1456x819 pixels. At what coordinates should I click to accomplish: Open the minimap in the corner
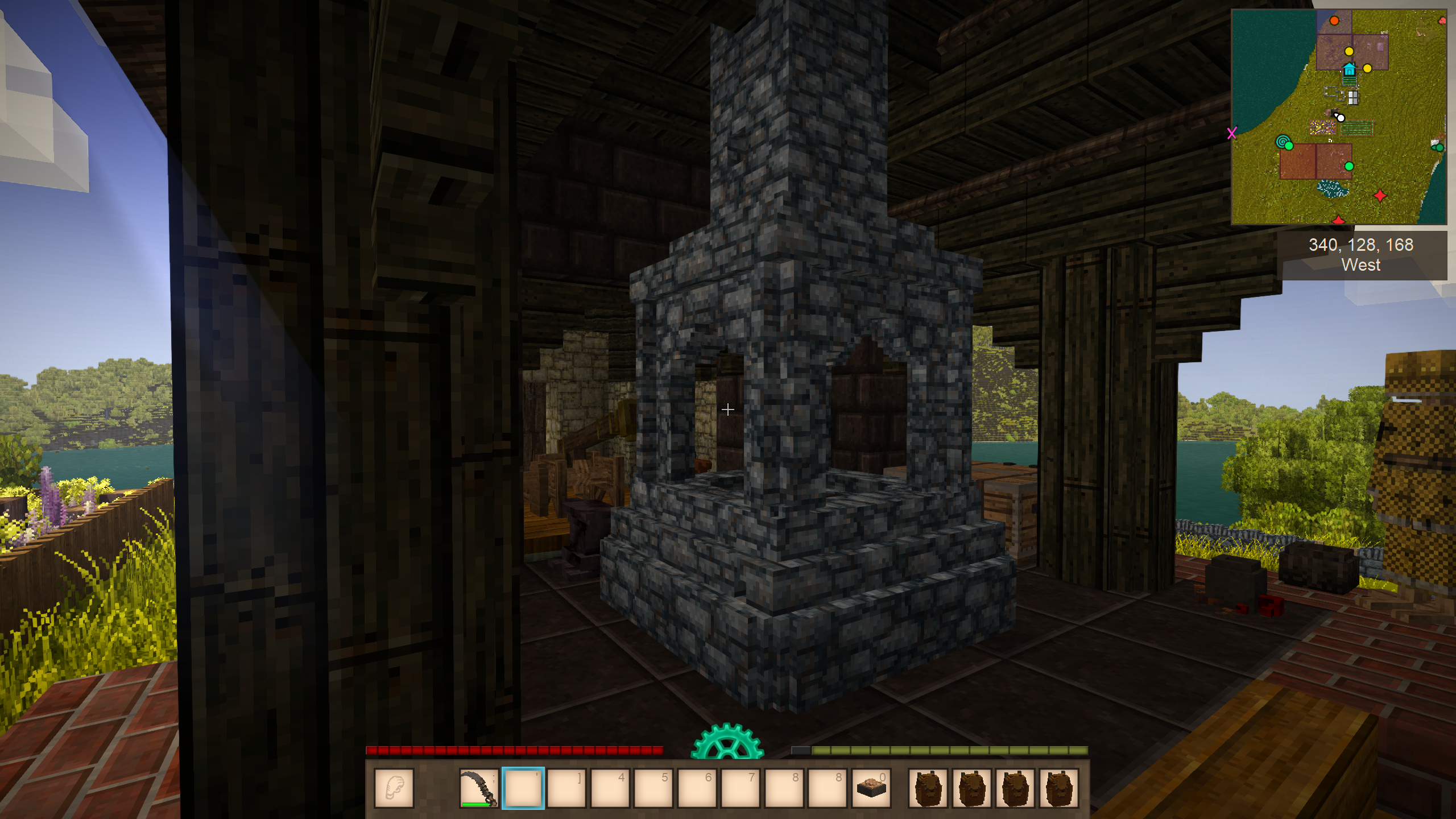click(1339, 117)
